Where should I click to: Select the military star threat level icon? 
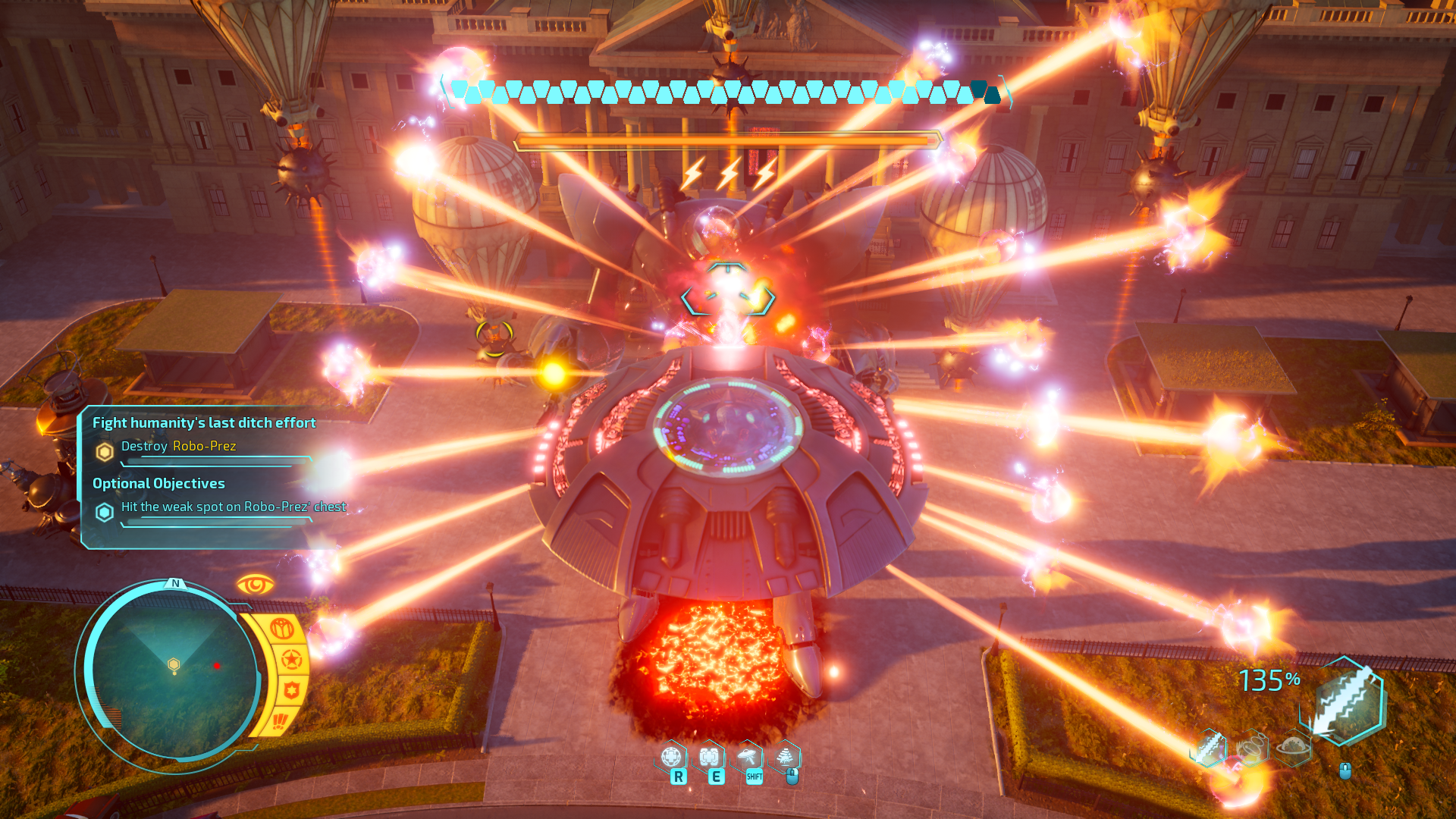tap(291, 659)
